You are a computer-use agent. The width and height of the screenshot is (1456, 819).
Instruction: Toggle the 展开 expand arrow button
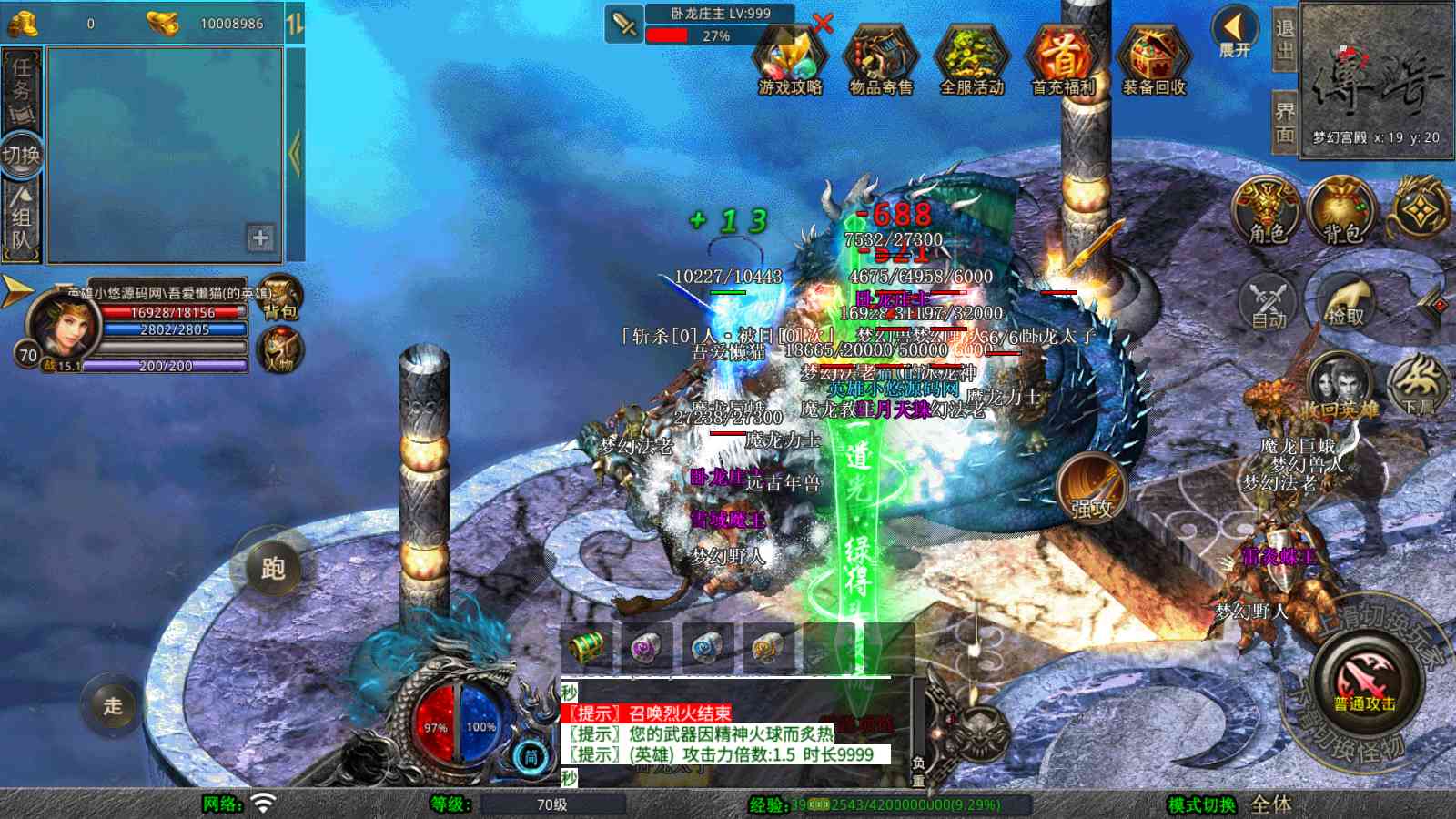(x=1235, y=33)
